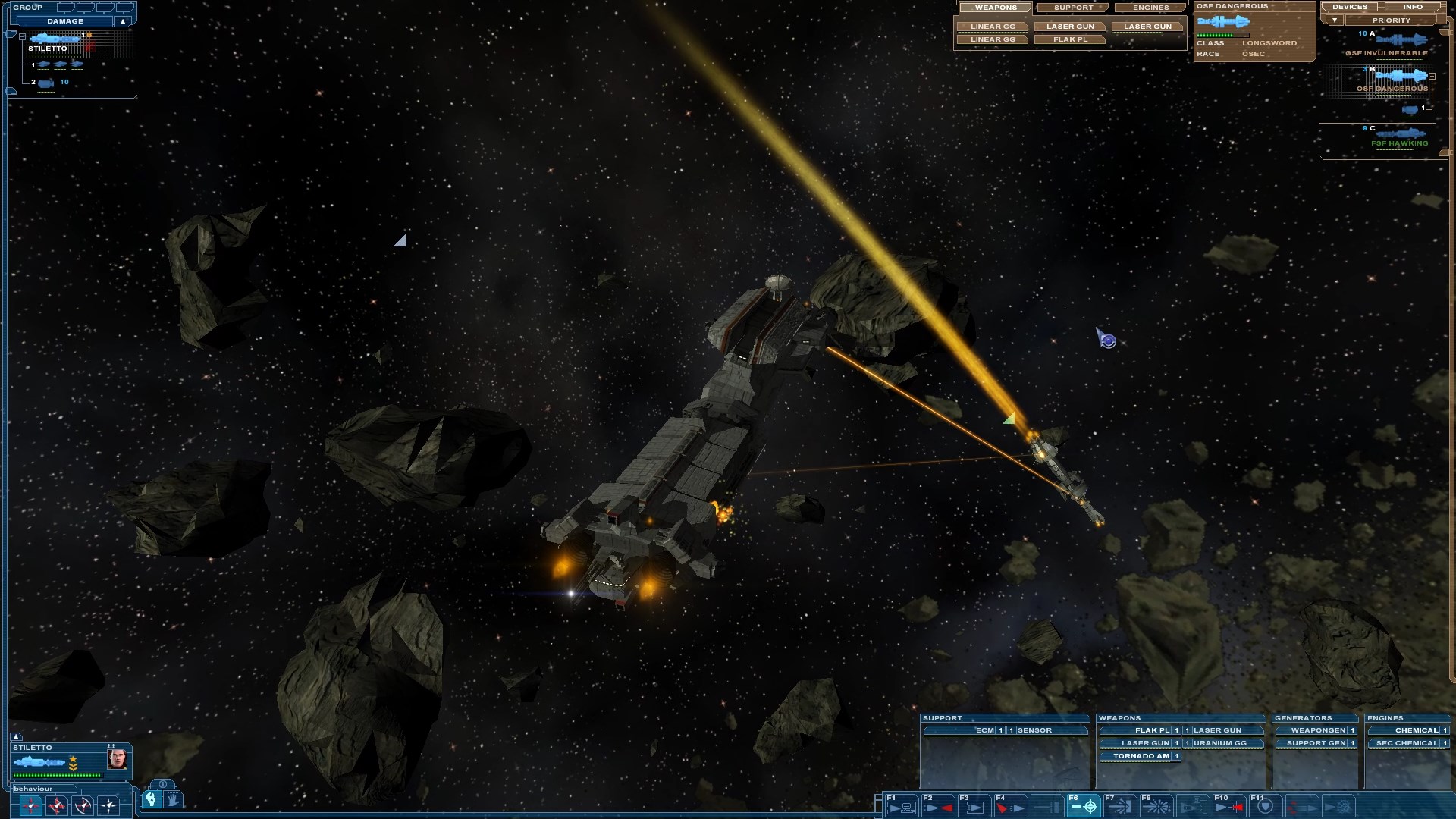Click the Stiletto commander portrait
The height and width of the screenshot is (819, 1456).
(x=117, y=759)
